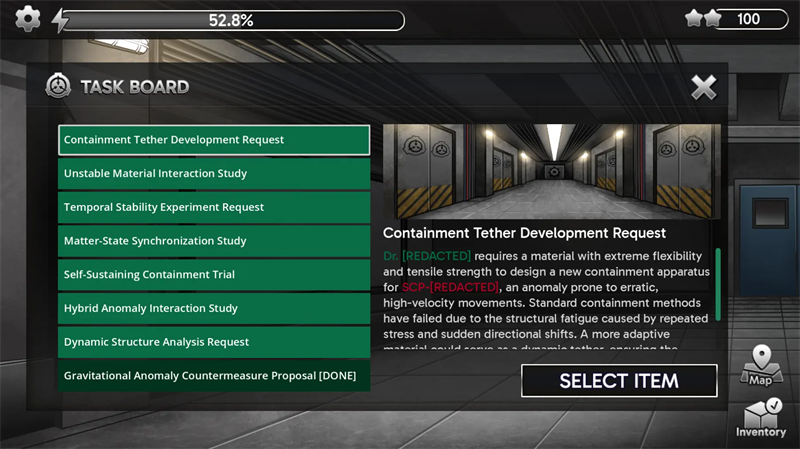
Task: View the completed Gravitational Anomaly Countermeasure Proposal
Action: [213, 376]
